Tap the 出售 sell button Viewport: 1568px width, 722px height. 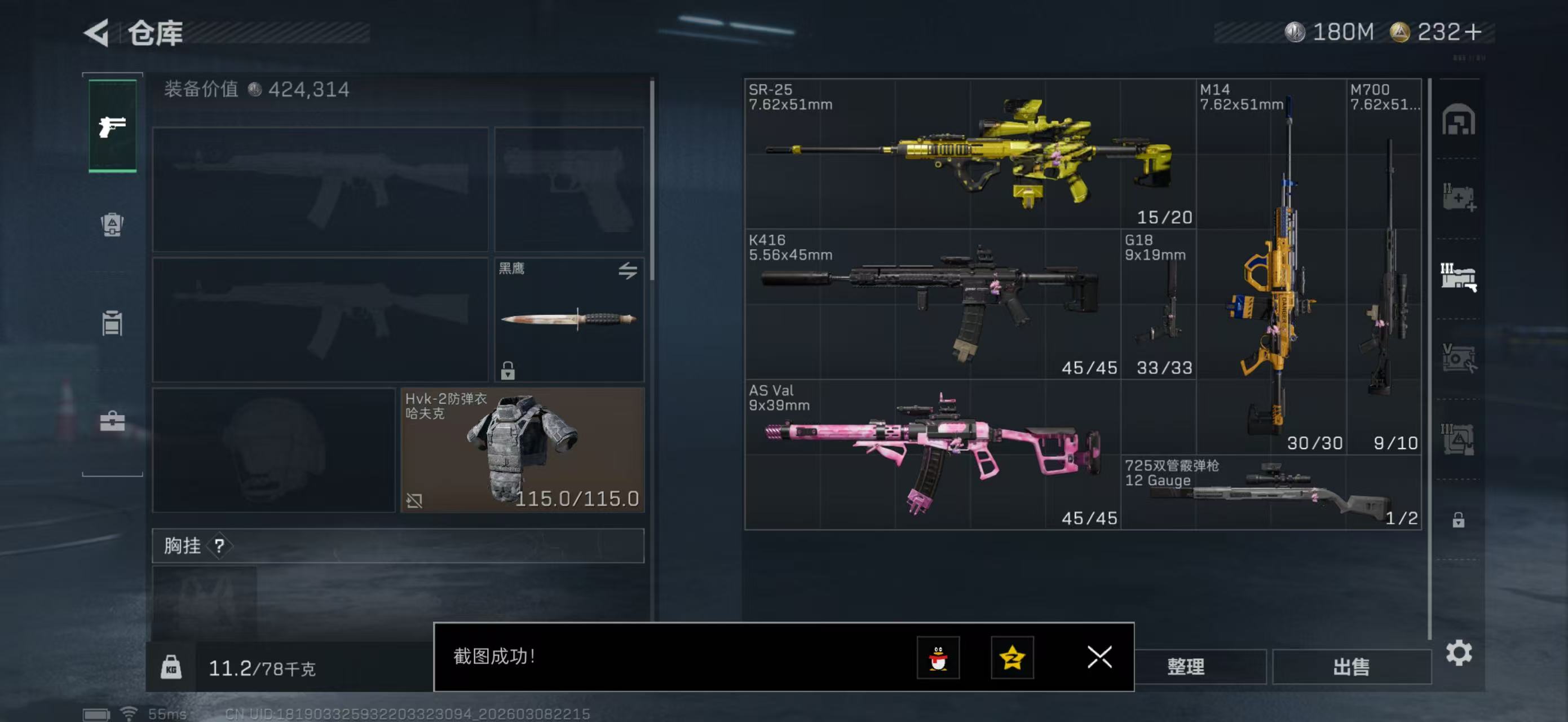[x=1351, y=666]
